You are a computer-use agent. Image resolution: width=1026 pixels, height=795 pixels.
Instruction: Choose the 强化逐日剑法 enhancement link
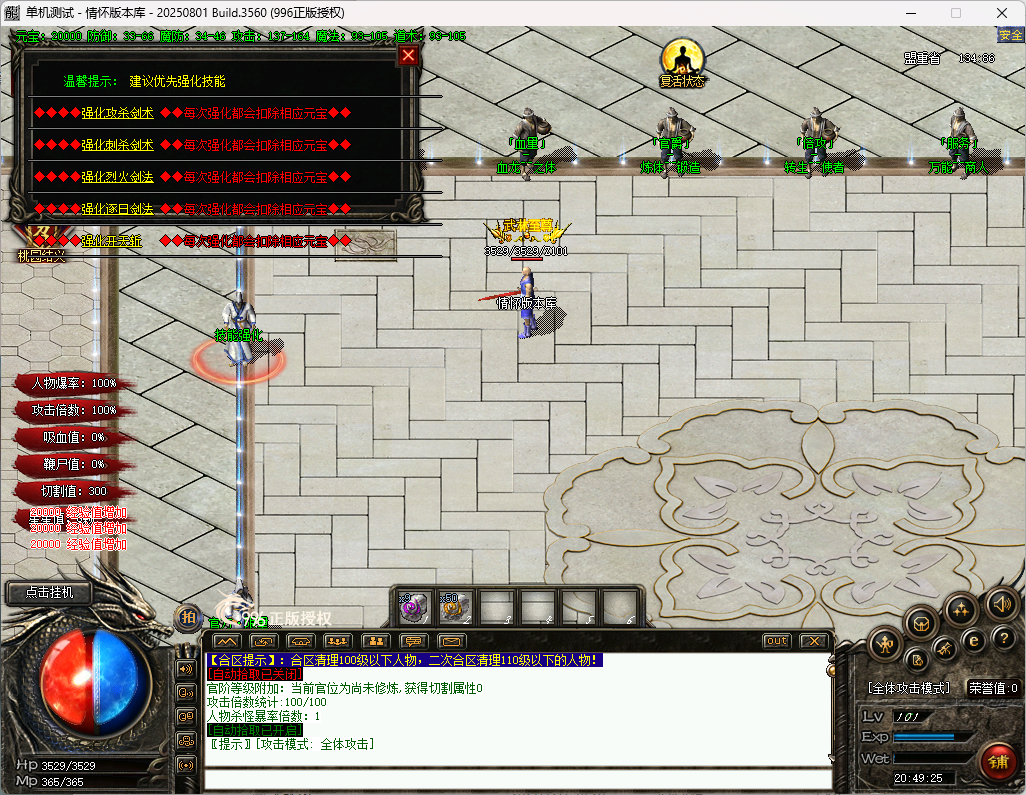pos(117,209)
